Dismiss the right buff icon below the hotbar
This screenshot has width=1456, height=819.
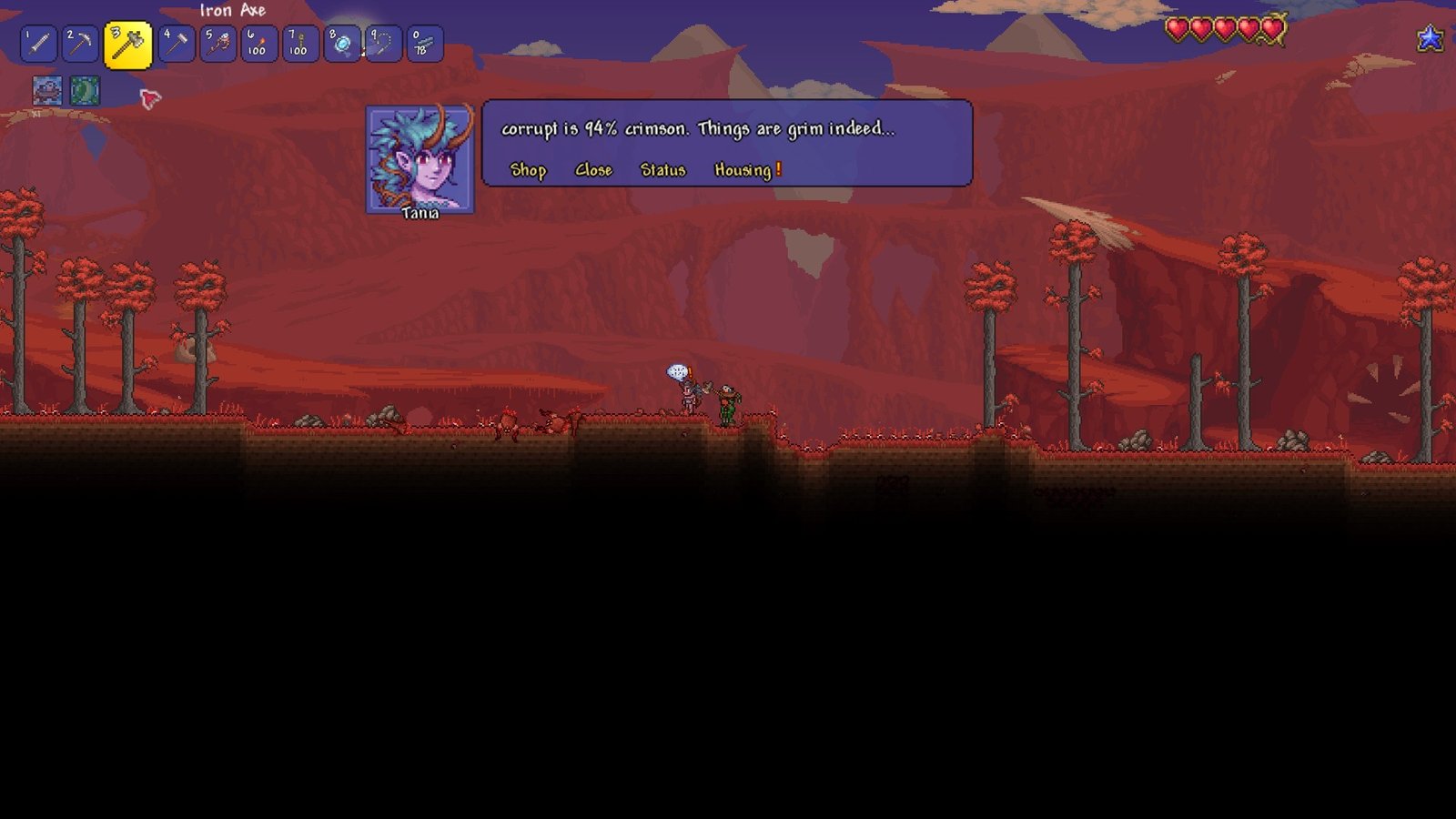point(85,91)
